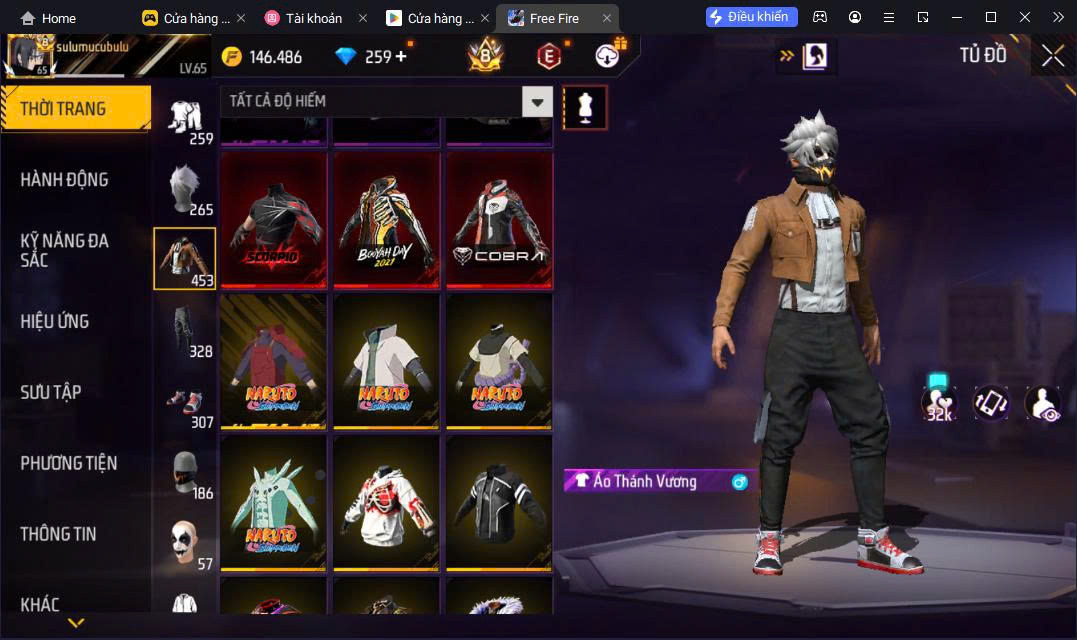This screenshot has width=1077, height=640.
Task: Select the Scorpio jacket item
Action: [273, 219]
